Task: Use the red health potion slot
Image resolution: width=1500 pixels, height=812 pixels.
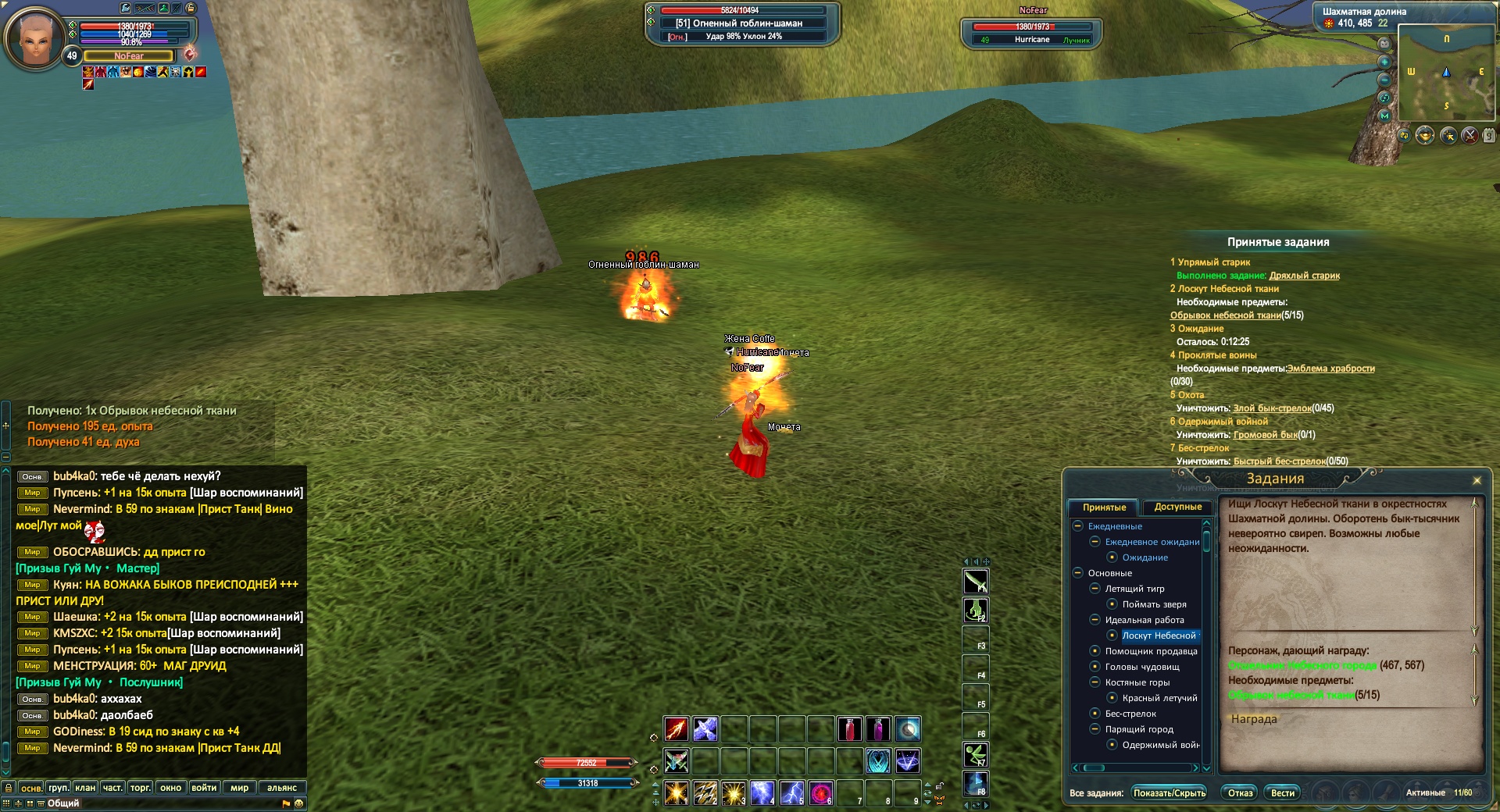Action: [850, 729]
